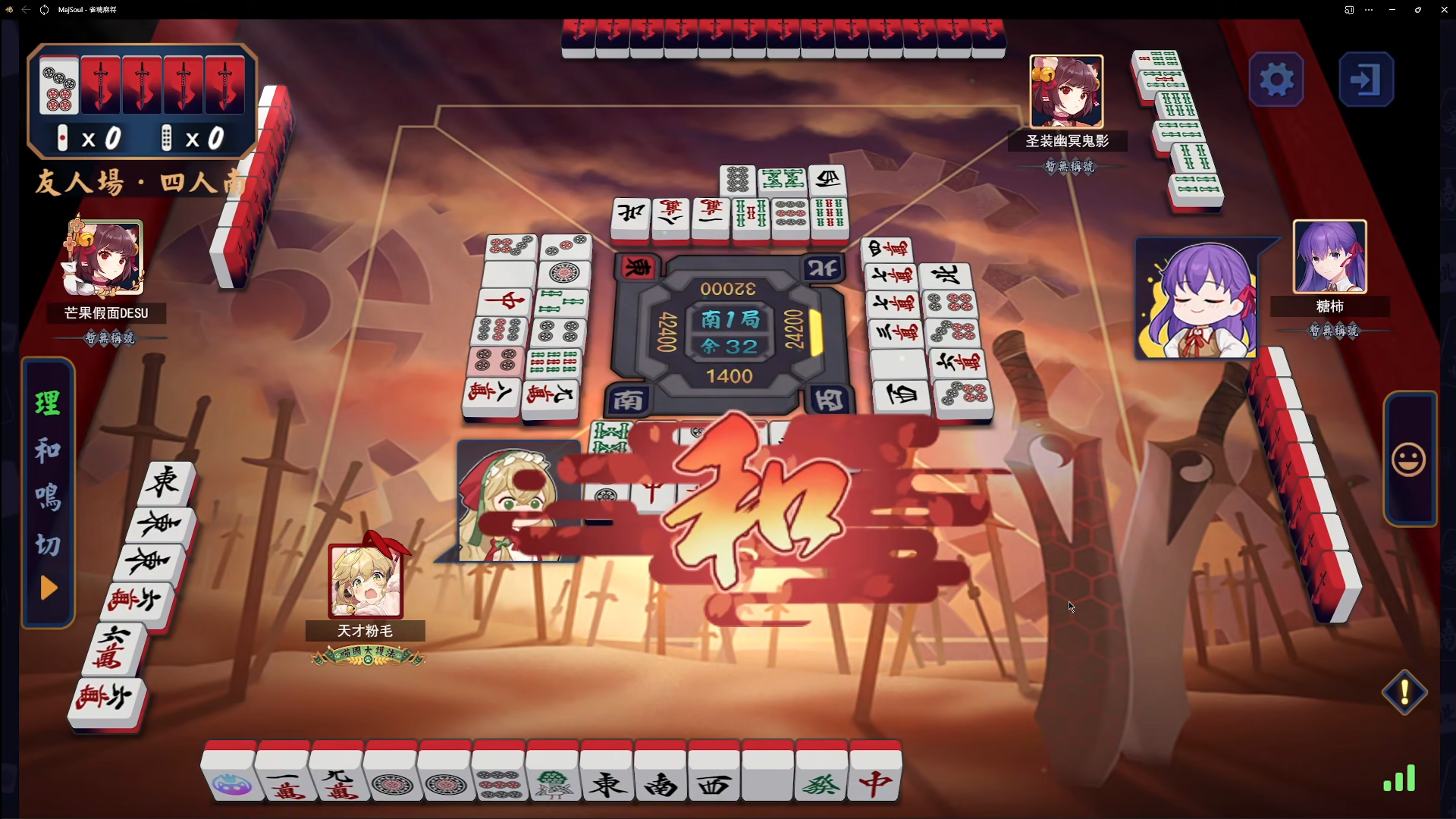1456x819 pixels.
Task: Open the gear settings menu
Action: click(x=1276, y=80)
